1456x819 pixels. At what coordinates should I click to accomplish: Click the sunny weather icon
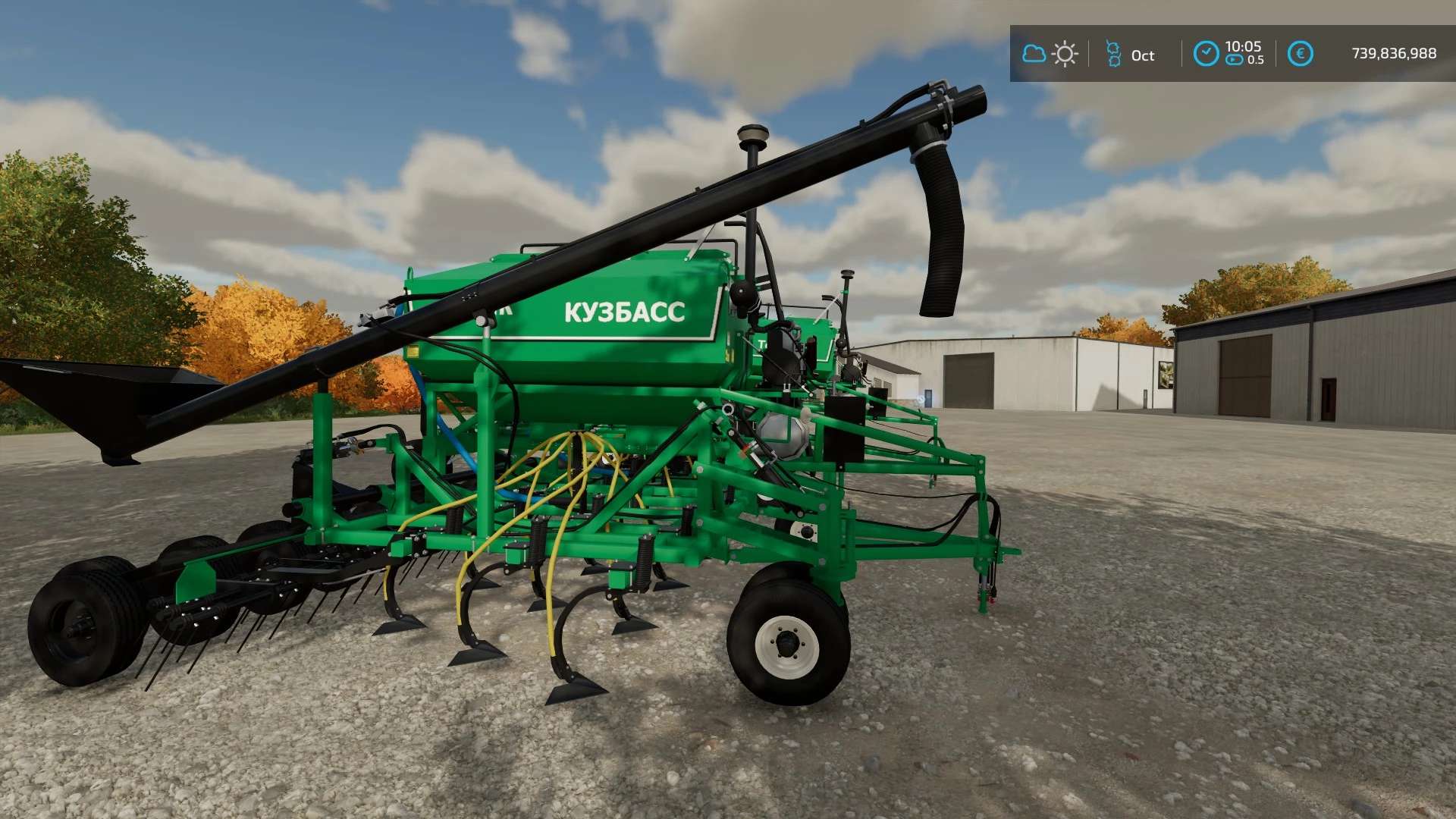pyautogui.click(x=1065, y=54)
